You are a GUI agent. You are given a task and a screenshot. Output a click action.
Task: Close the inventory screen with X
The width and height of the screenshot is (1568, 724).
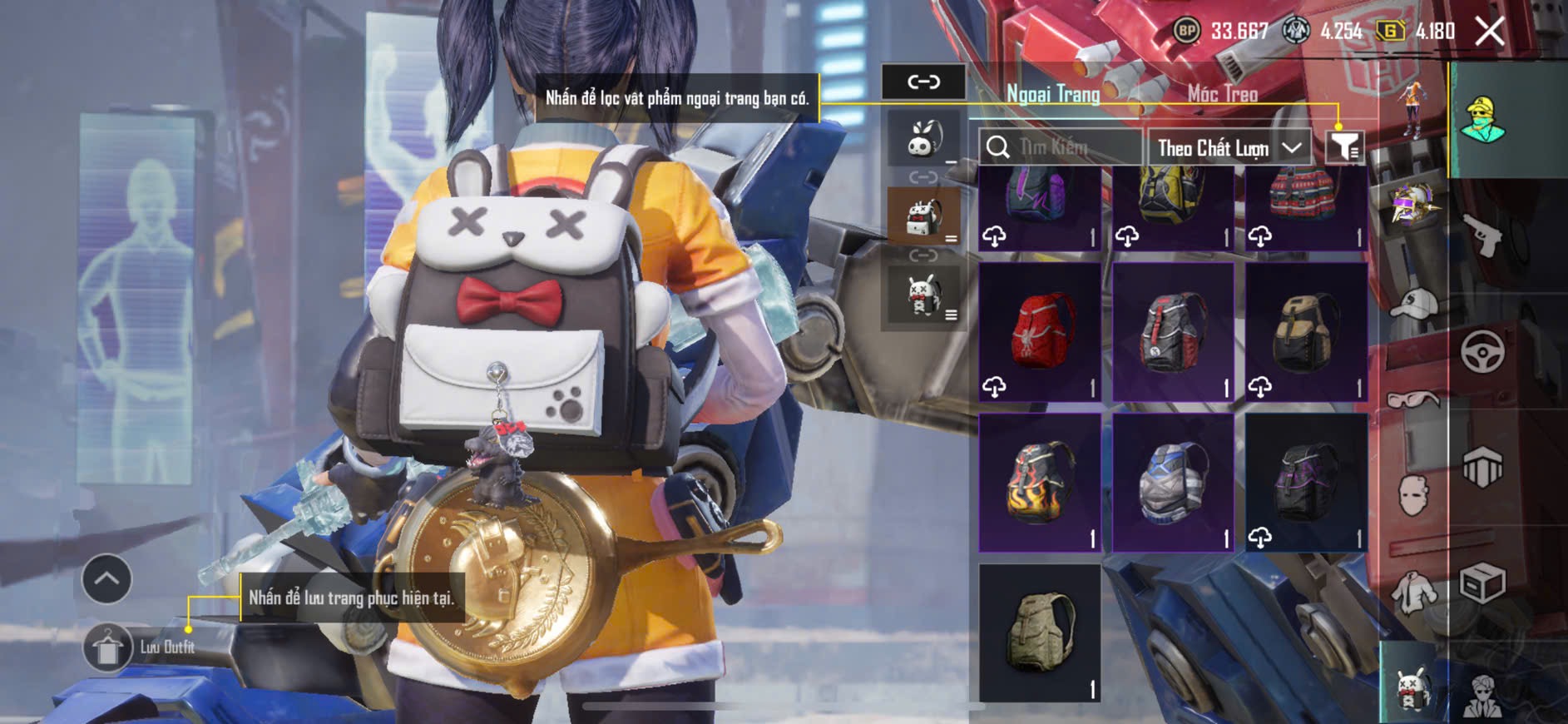pyautogui.click(x=1489, y=32)
